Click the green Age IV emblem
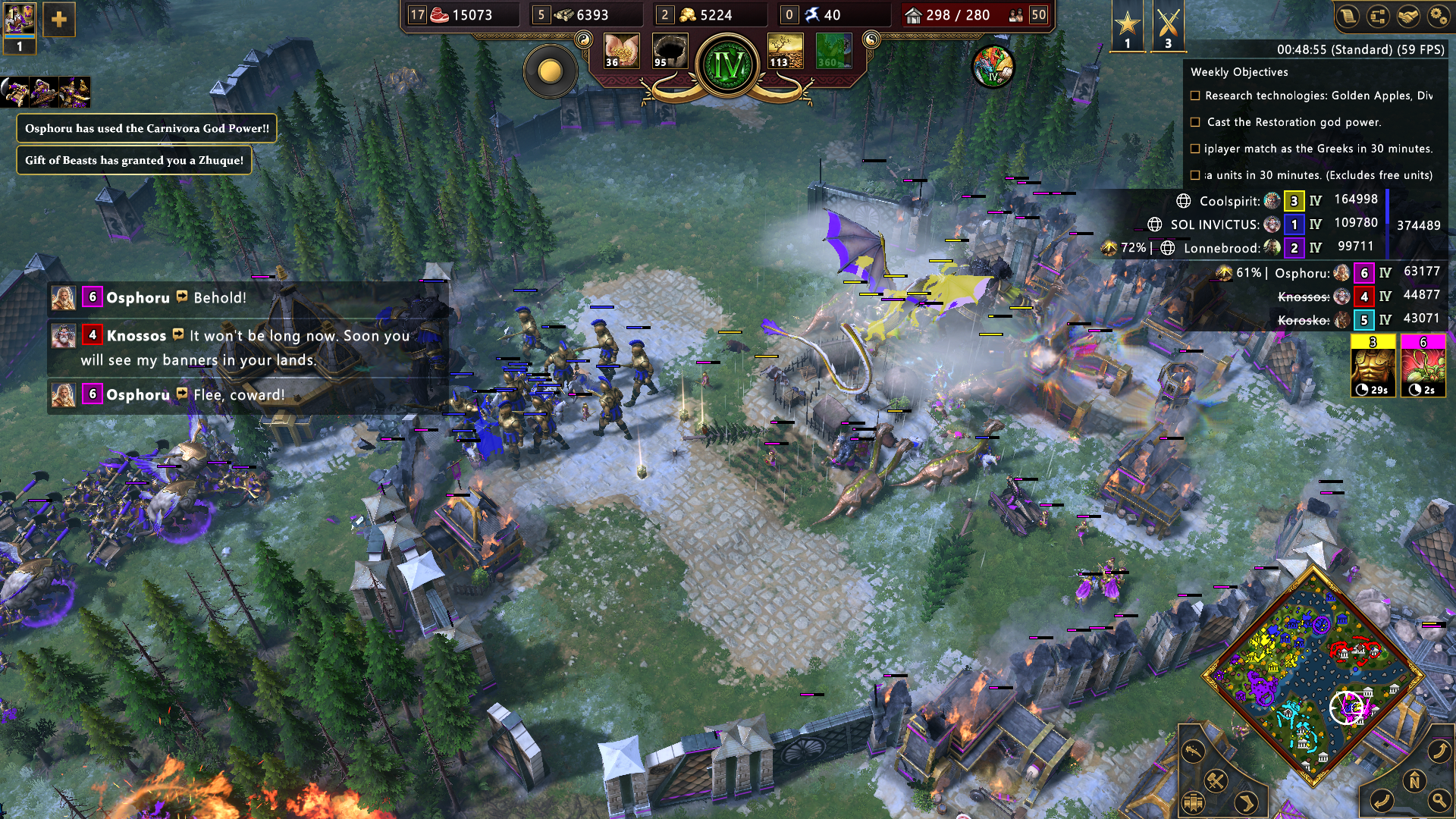 coord(728,66)
